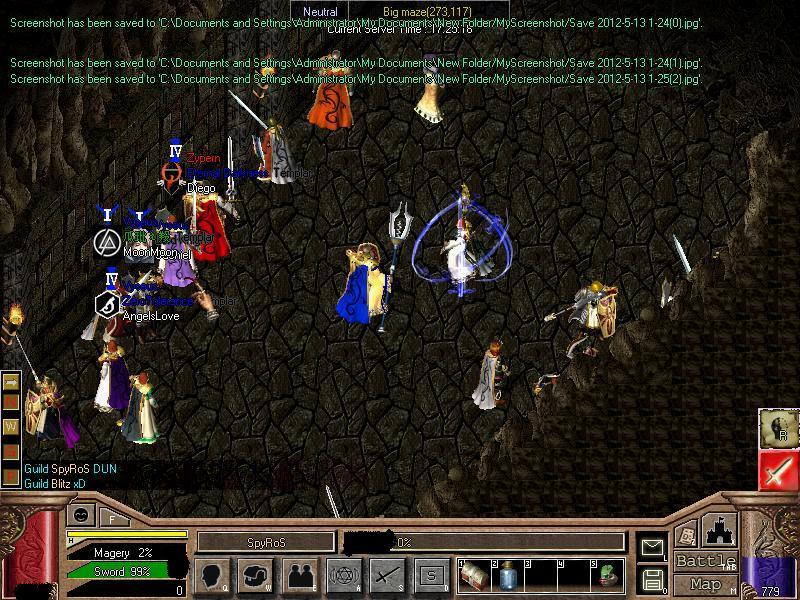The height and width of the screenshot is (600, 800).
Task: Toggle Battle mode button
Action: [x=705, y=561]
